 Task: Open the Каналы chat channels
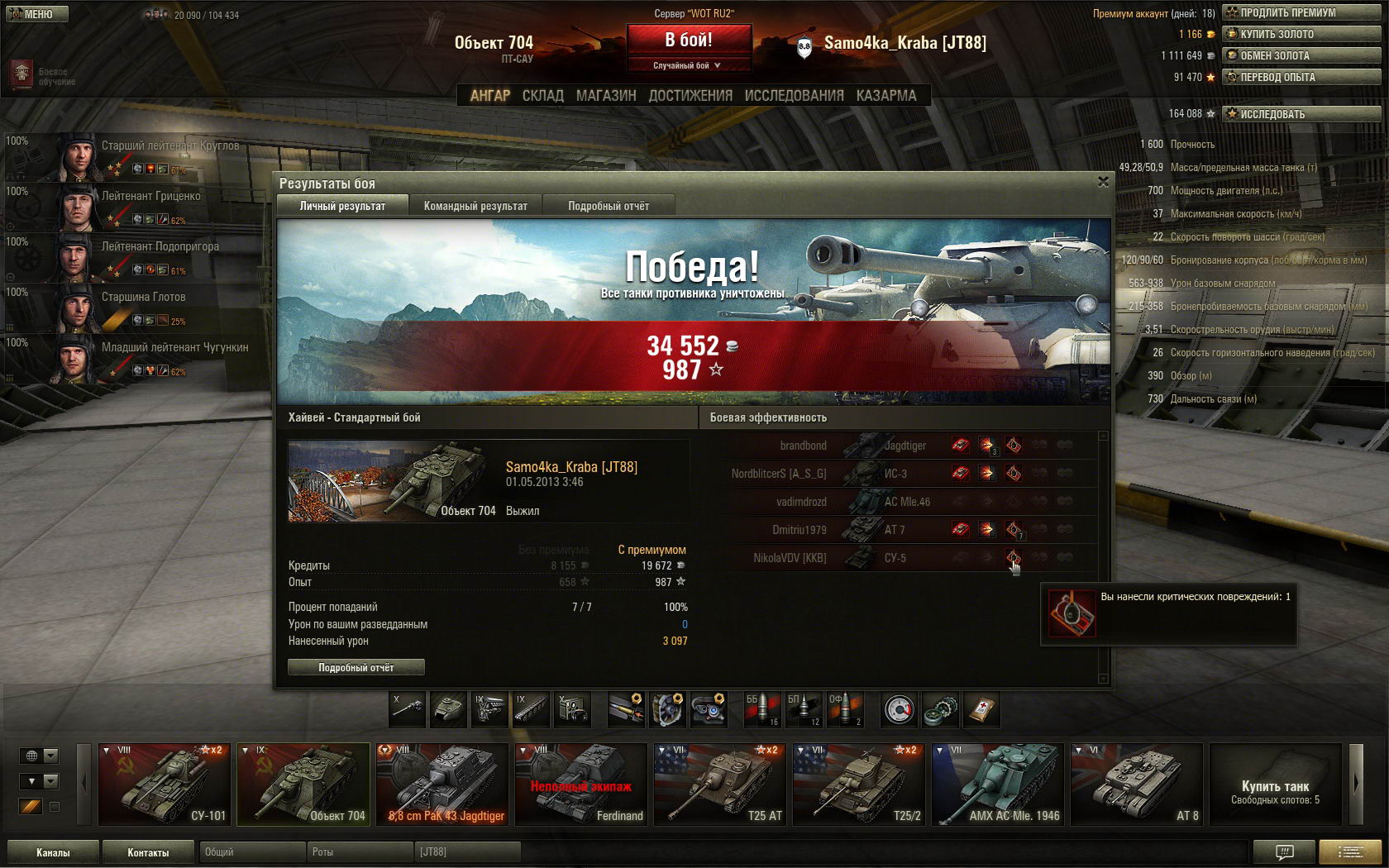click(53, 852)
